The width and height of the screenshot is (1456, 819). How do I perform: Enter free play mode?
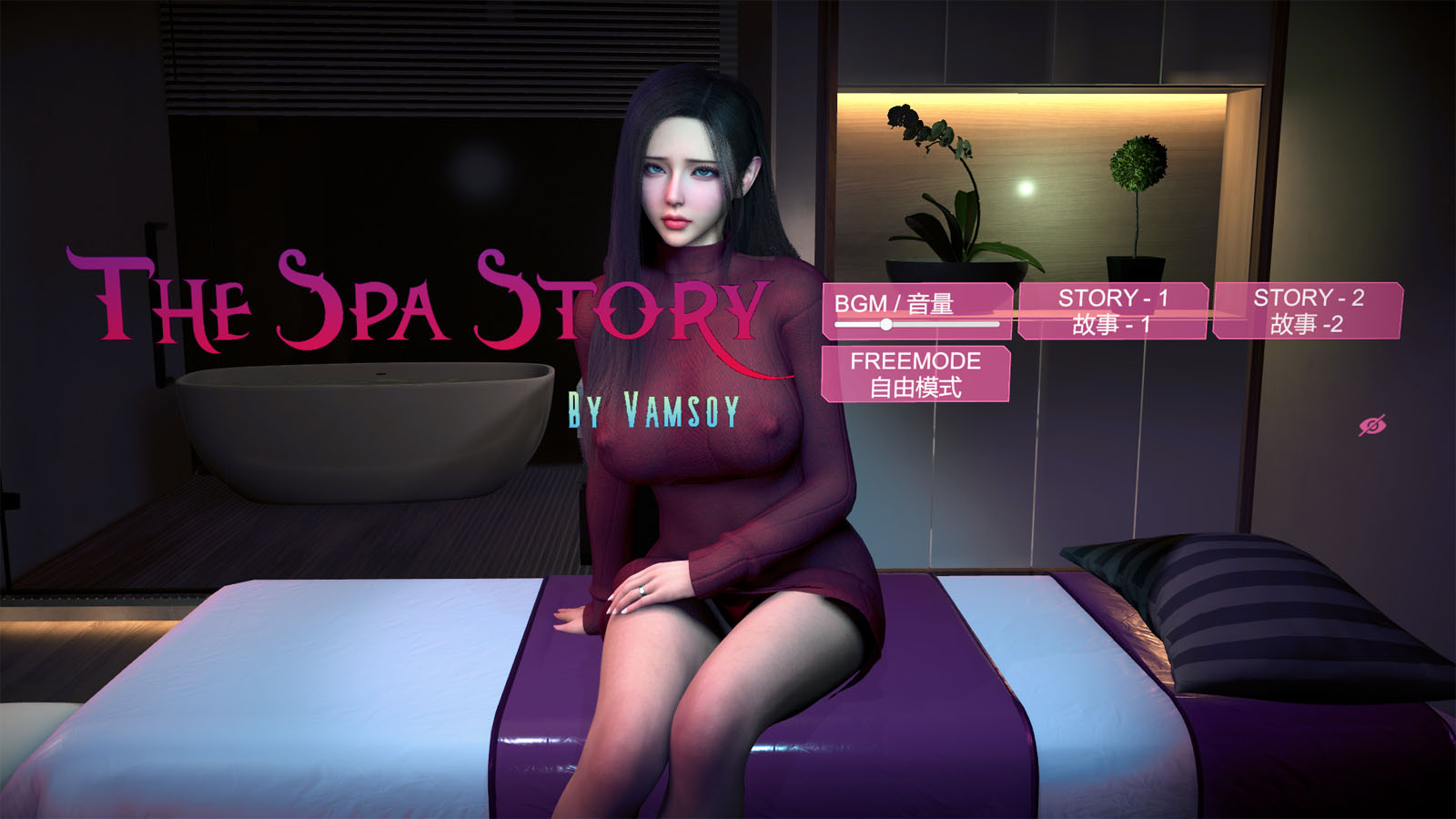915,374
